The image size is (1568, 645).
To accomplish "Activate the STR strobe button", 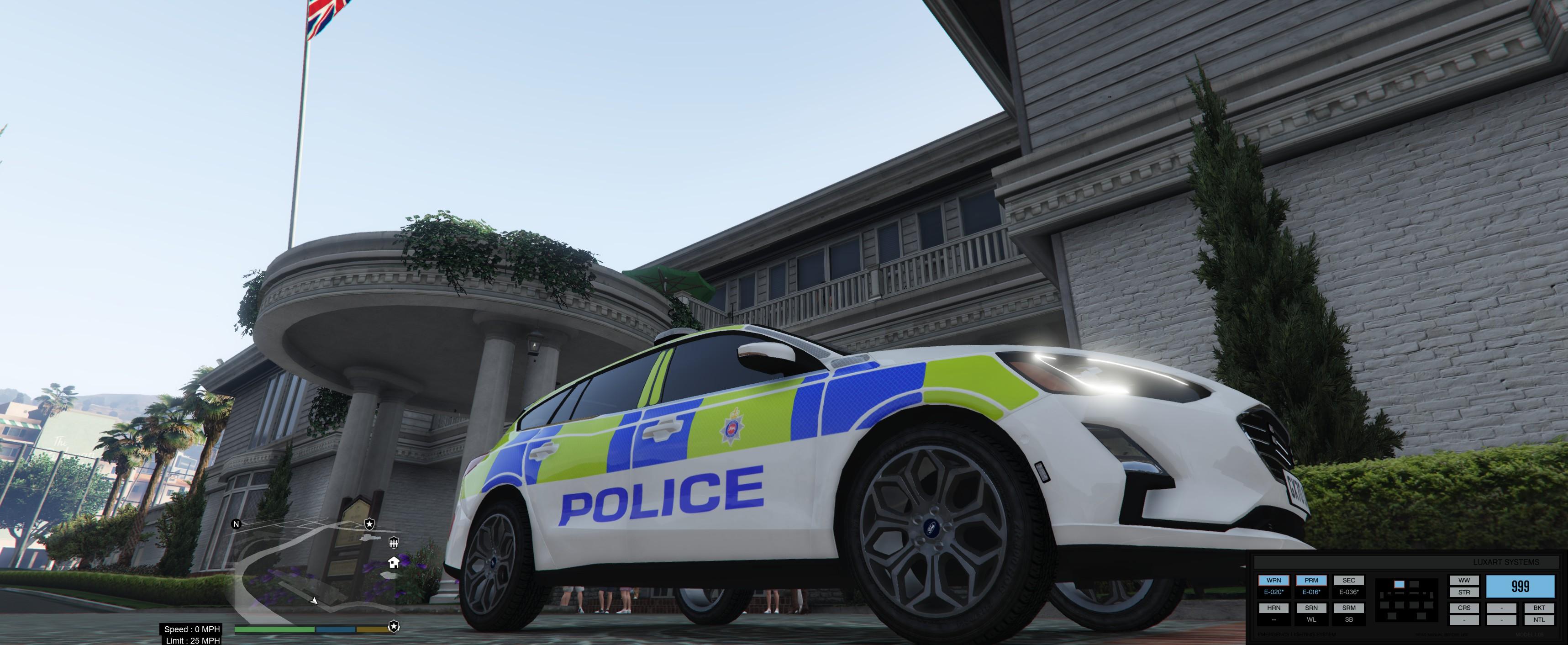I will (x=1464, y=592).
